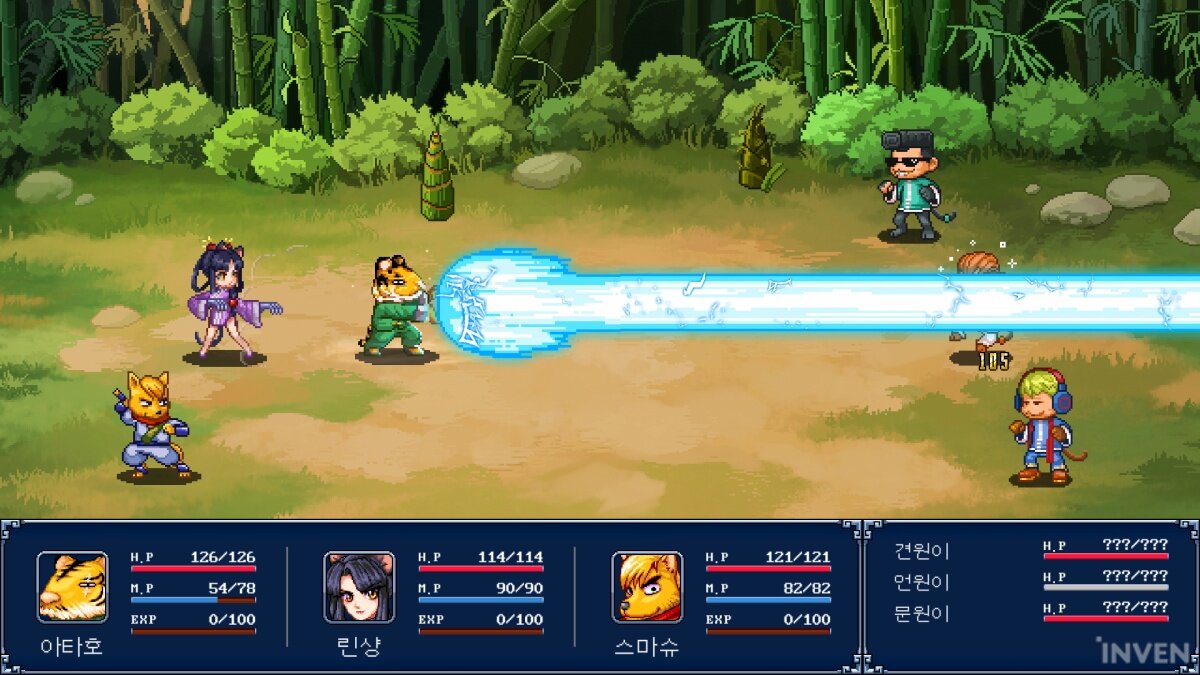Pick the 스마슈 party member portrait
1200x675 pixels.
click(647, 587)
